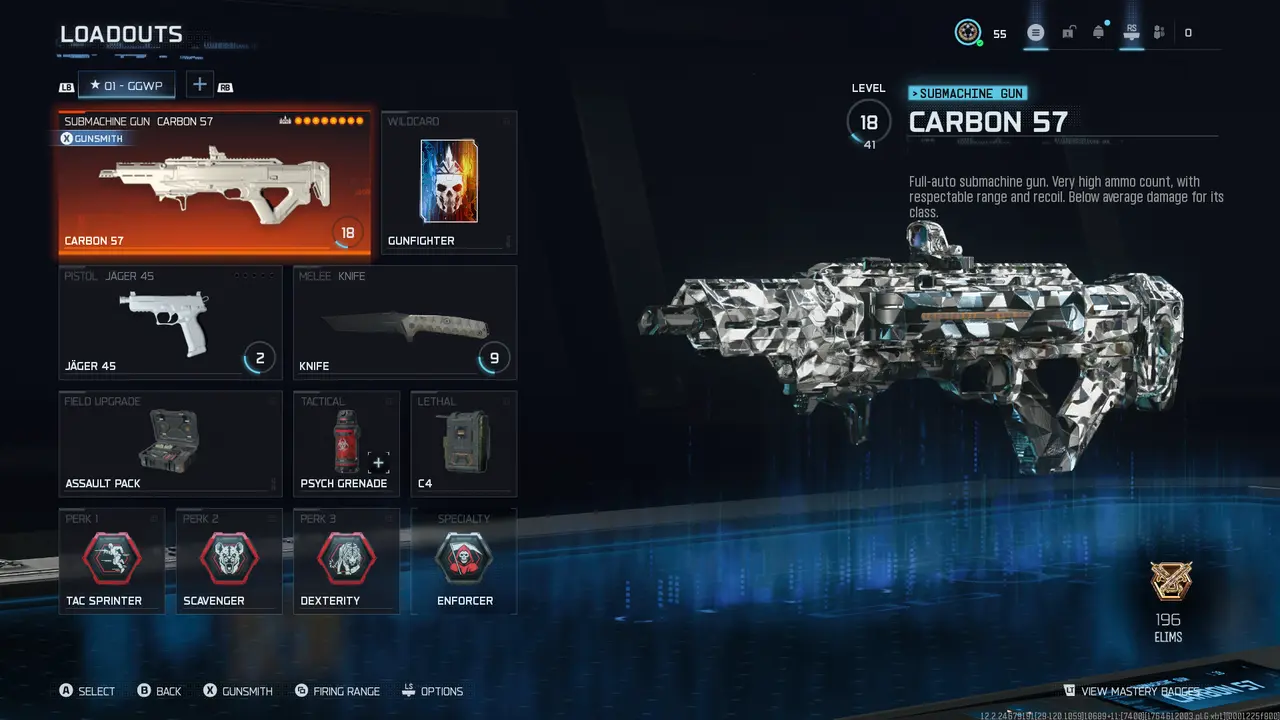The height and width of the screenshot is (720, 1280).
Task: Open the social/friends icon in top bar
Action: (x=1158, y=32)
